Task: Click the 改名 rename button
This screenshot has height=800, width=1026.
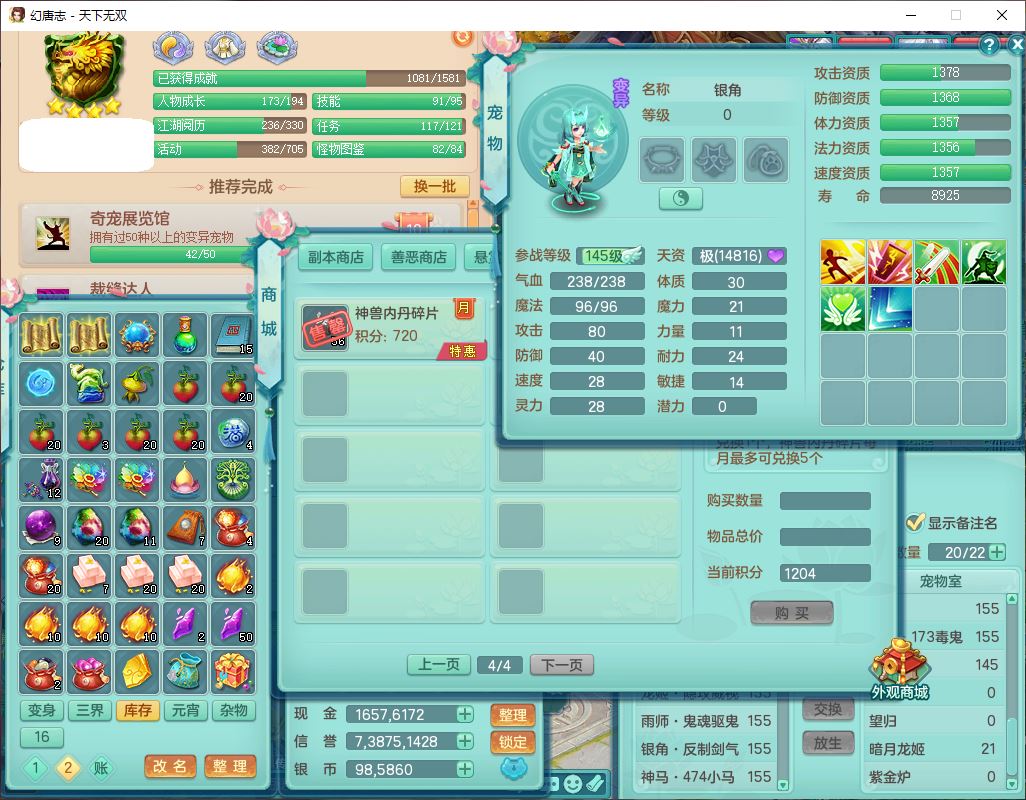Action: pos(170,766)
